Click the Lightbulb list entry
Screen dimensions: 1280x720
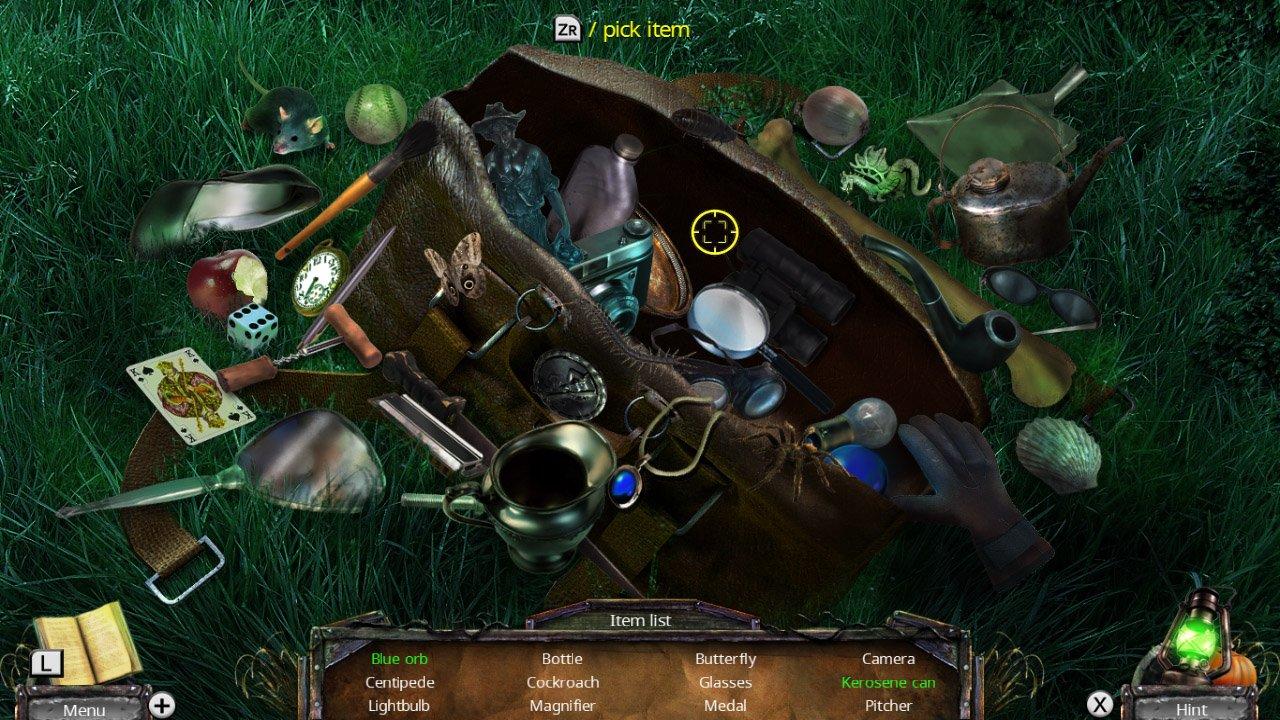pos(399,706)
